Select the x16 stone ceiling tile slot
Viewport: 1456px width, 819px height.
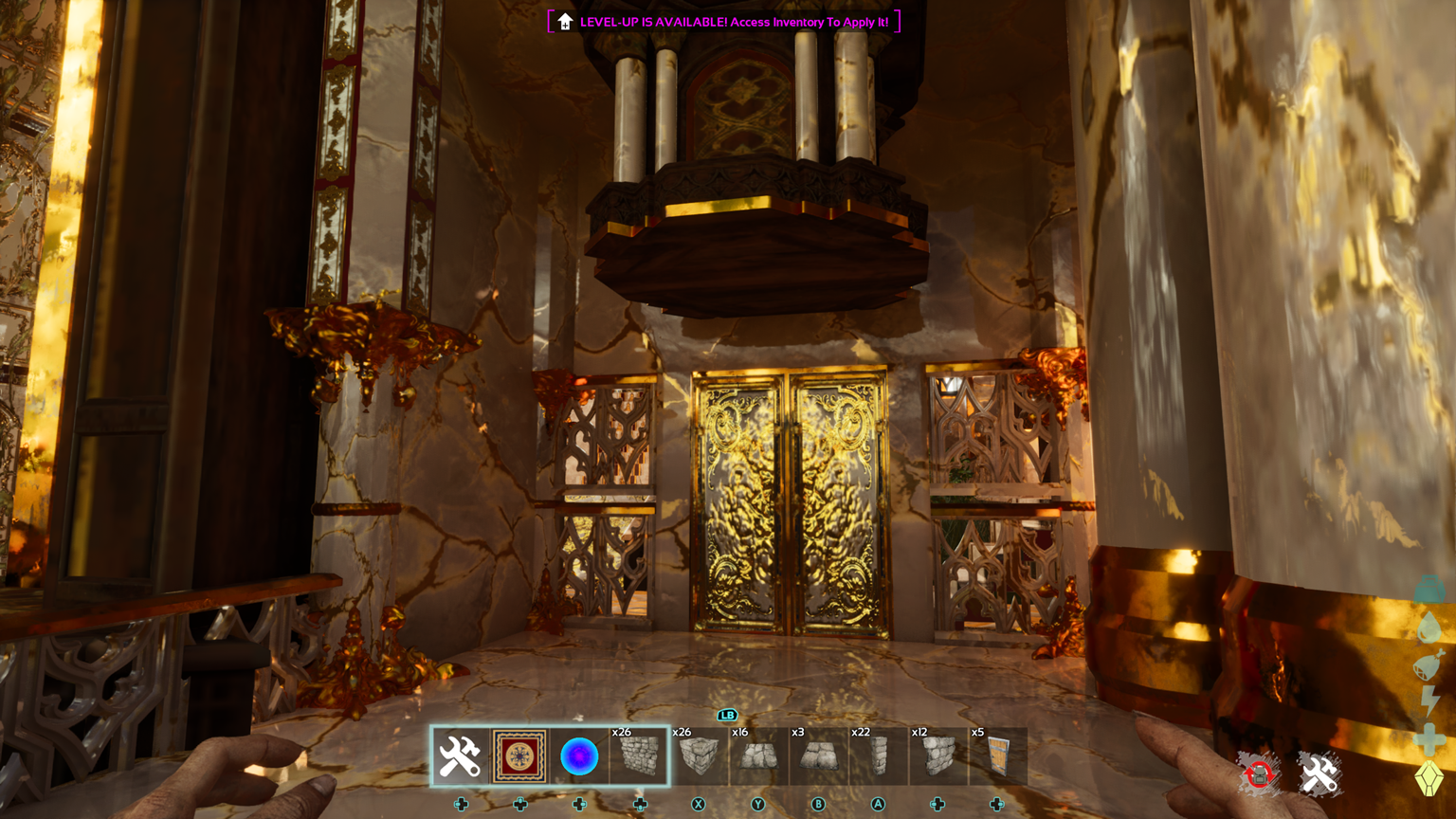pos(757,756)
